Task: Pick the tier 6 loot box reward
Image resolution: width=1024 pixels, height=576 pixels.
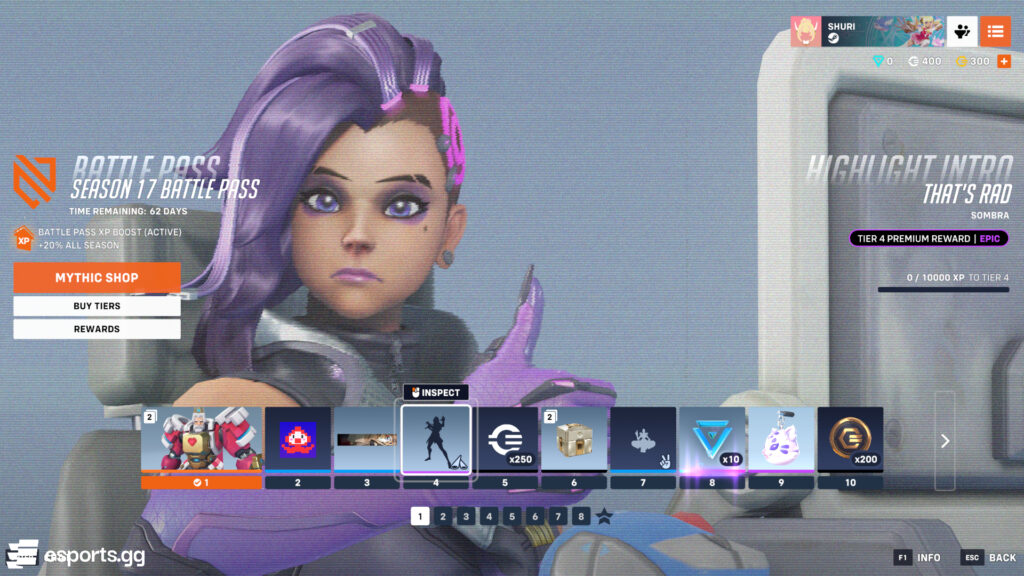Action: 574,440
